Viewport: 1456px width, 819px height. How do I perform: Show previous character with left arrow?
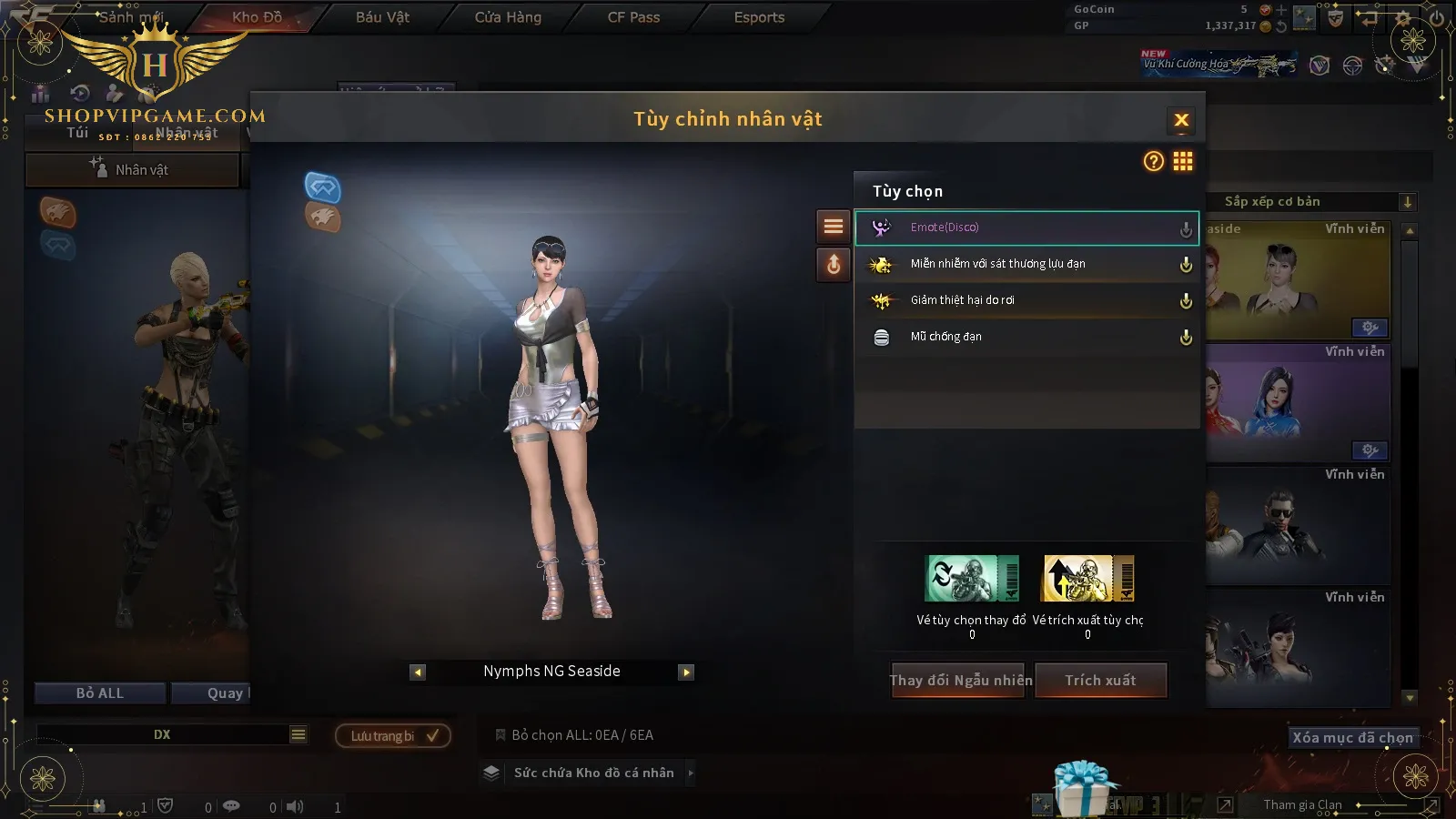tap(418, 672)
